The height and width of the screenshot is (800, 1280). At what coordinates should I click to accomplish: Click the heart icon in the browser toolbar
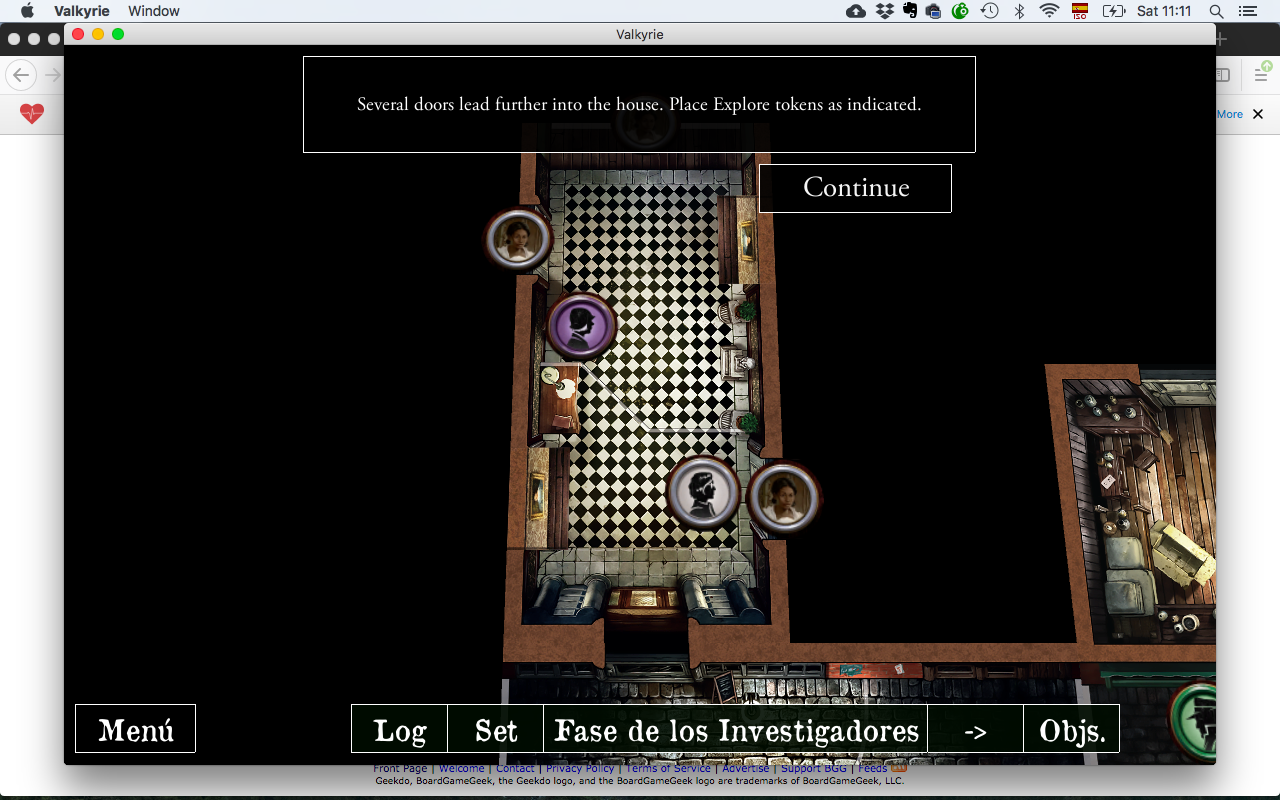pos(32,114)
